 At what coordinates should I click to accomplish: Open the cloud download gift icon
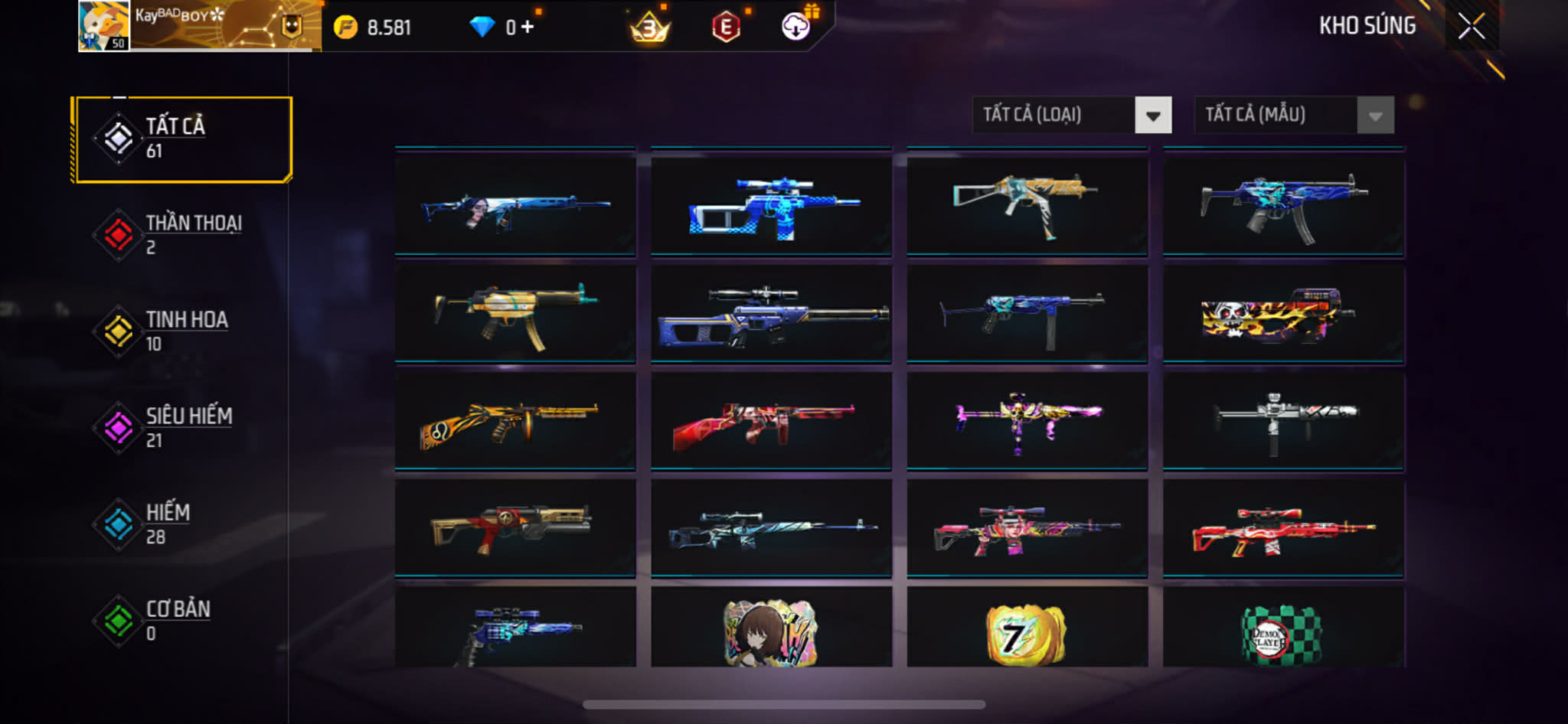796,27
